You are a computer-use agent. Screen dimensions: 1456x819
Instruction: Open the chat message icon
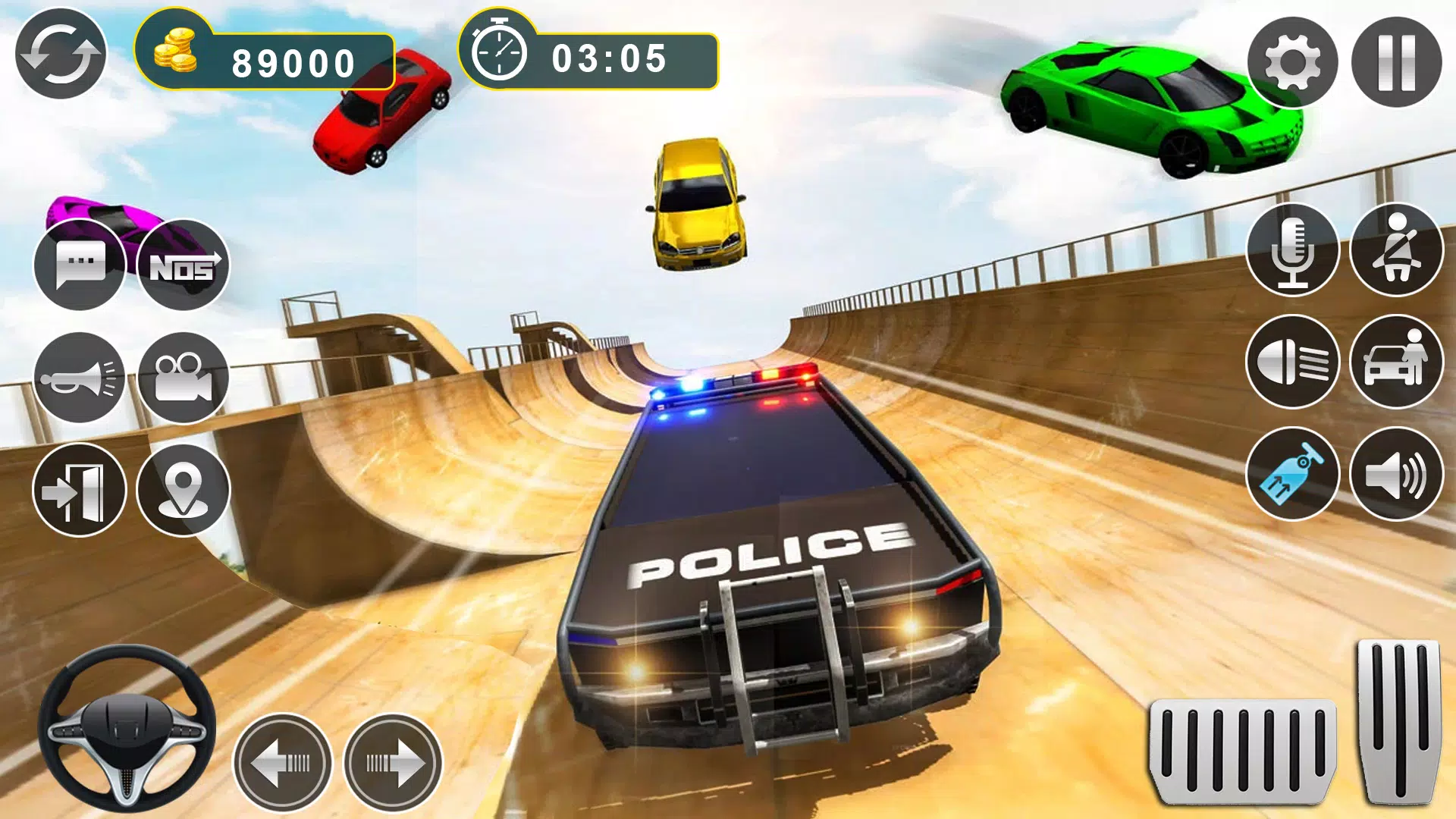(x=80, y=265)
